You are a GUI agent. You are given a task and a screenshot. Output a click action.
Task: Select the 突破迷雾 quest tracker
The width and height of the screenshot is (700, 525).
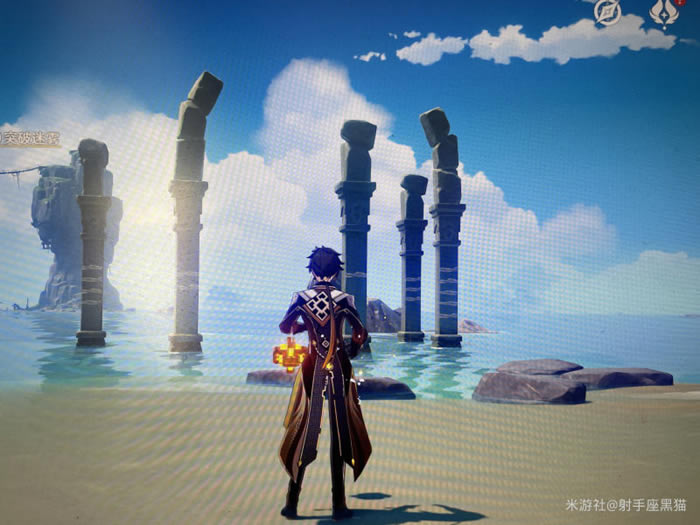(x=30, y=139)
